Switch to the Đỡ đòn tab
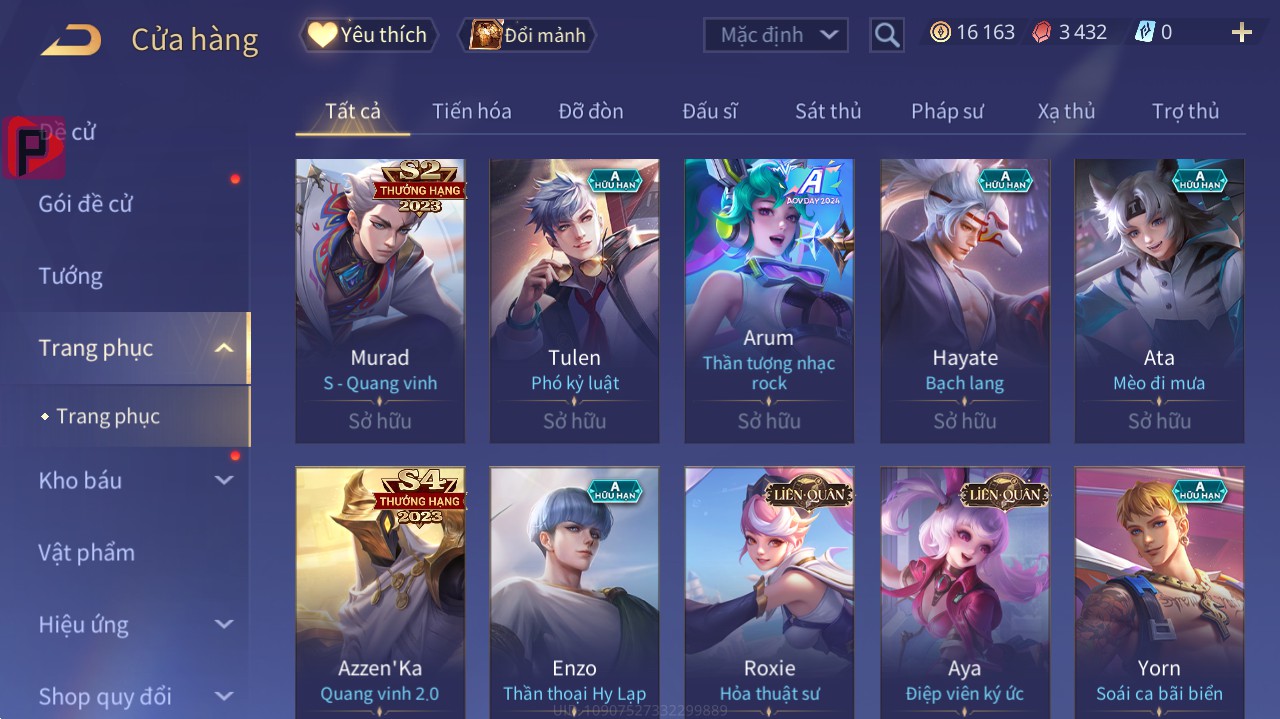 (590, 111)
